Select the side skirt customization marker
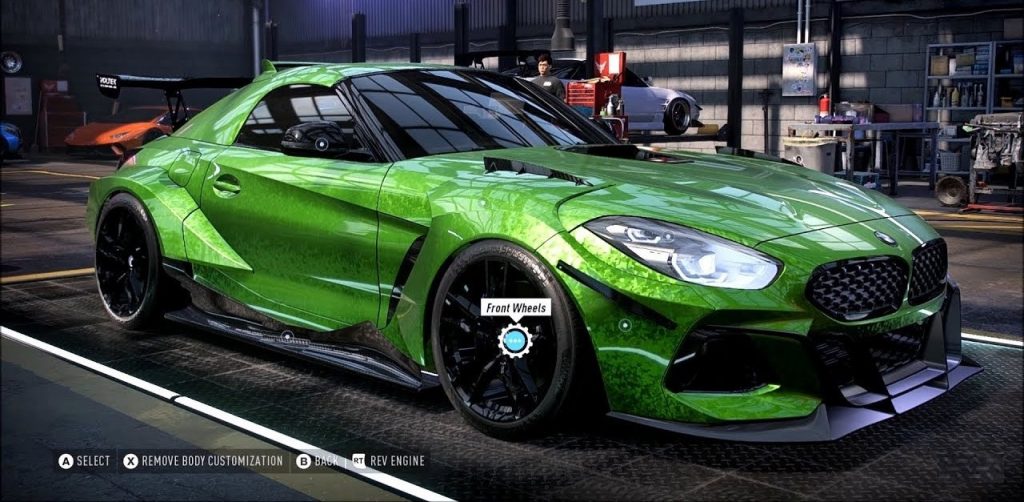 tap(286, 336)
